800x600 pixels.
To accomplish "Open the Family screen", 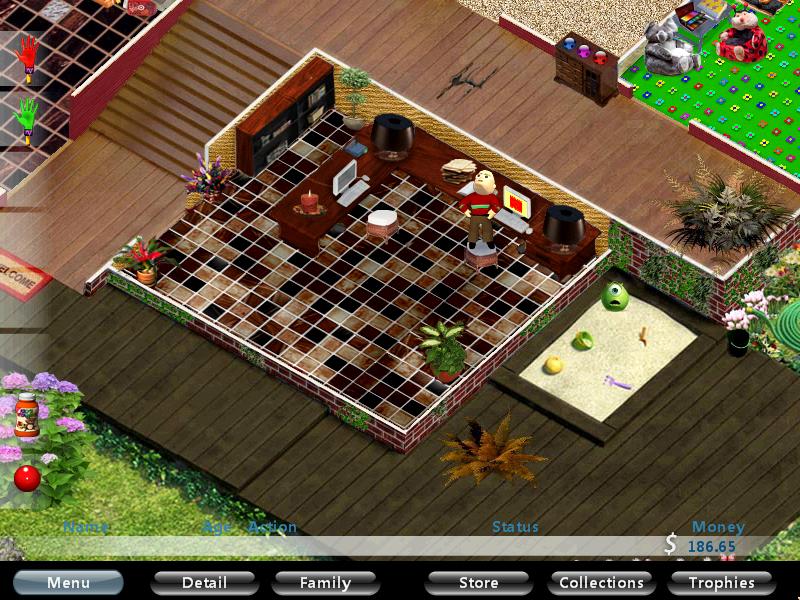I will point(325,582).
